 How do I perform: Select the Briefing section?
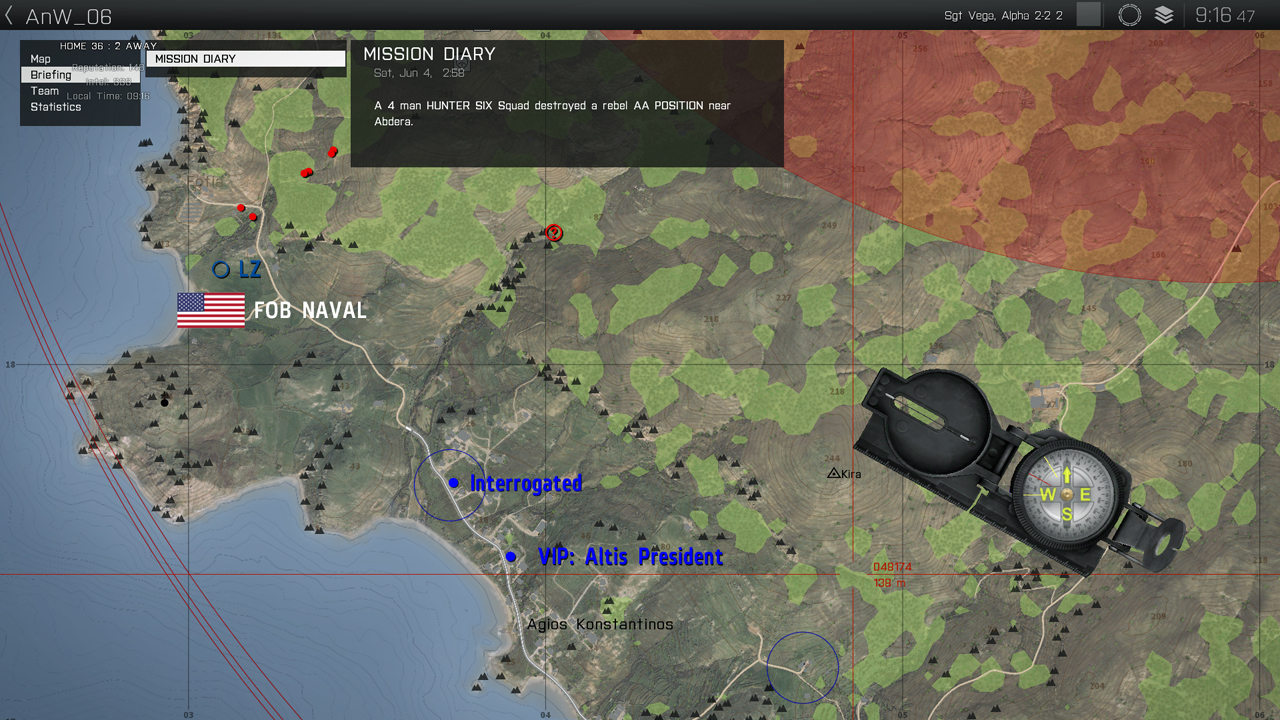point(51,75)
